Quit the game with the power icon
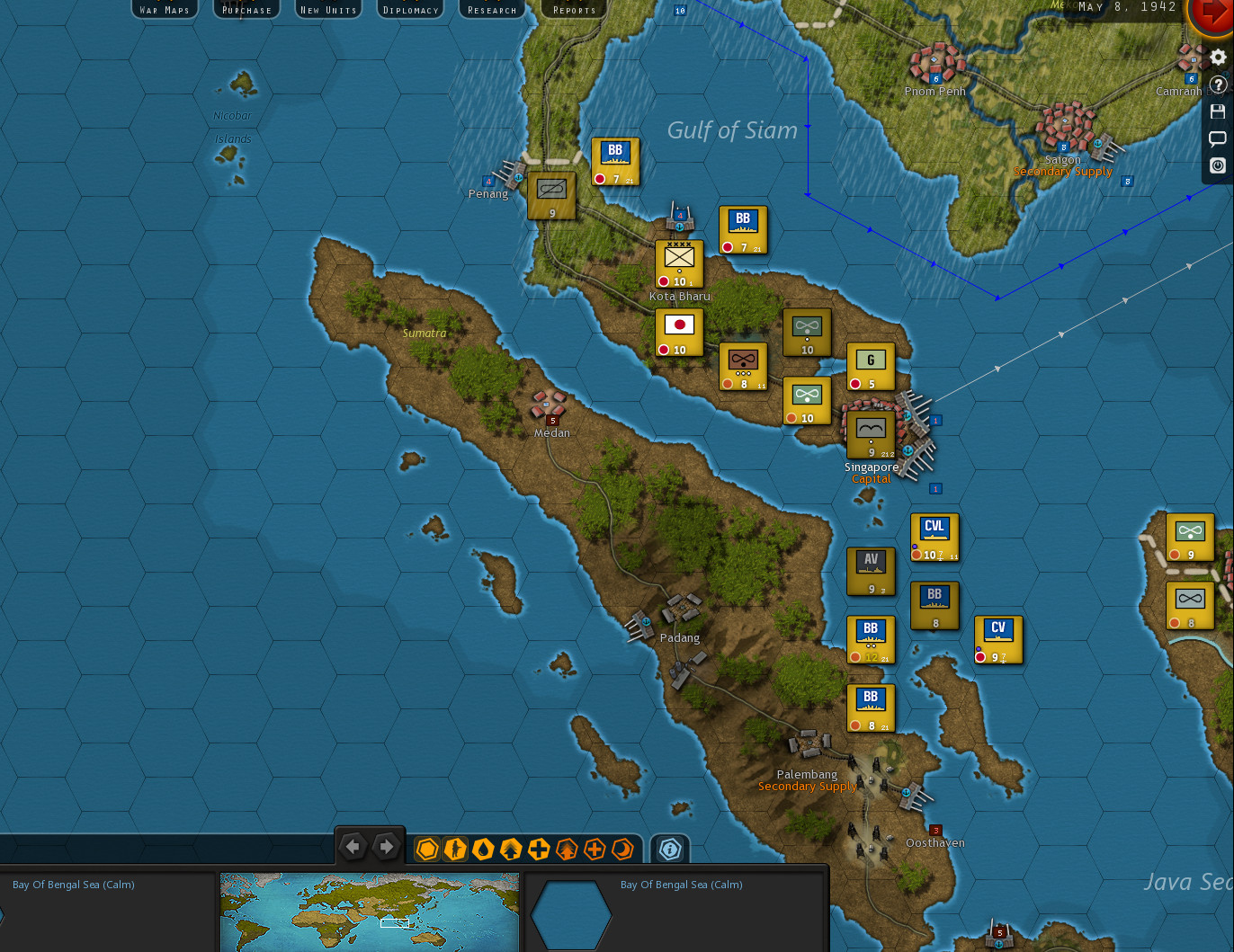1234x952 pixels. [1218, 165]
